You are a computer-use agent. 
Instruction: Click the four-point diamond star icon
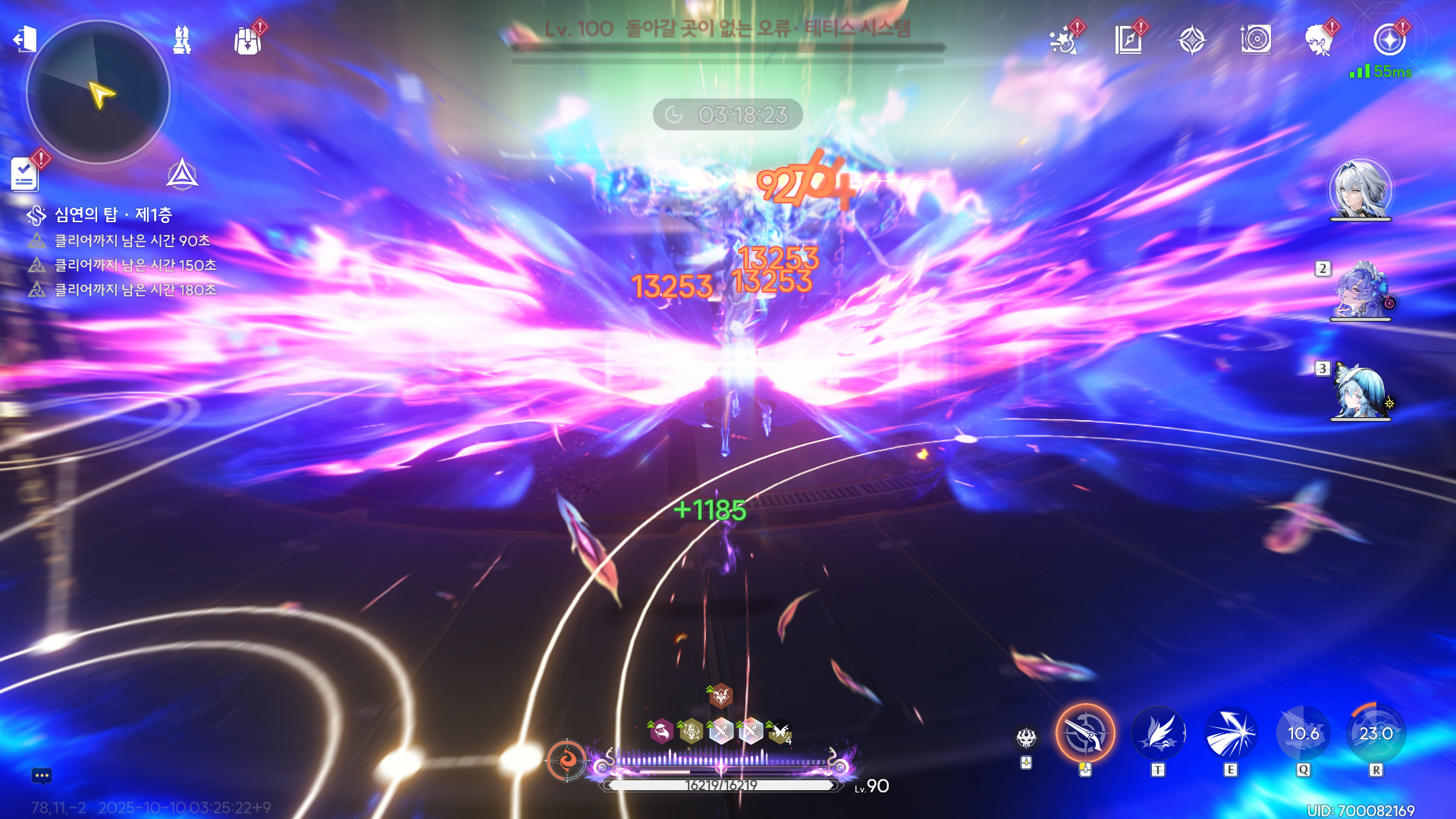(1192, 40)
